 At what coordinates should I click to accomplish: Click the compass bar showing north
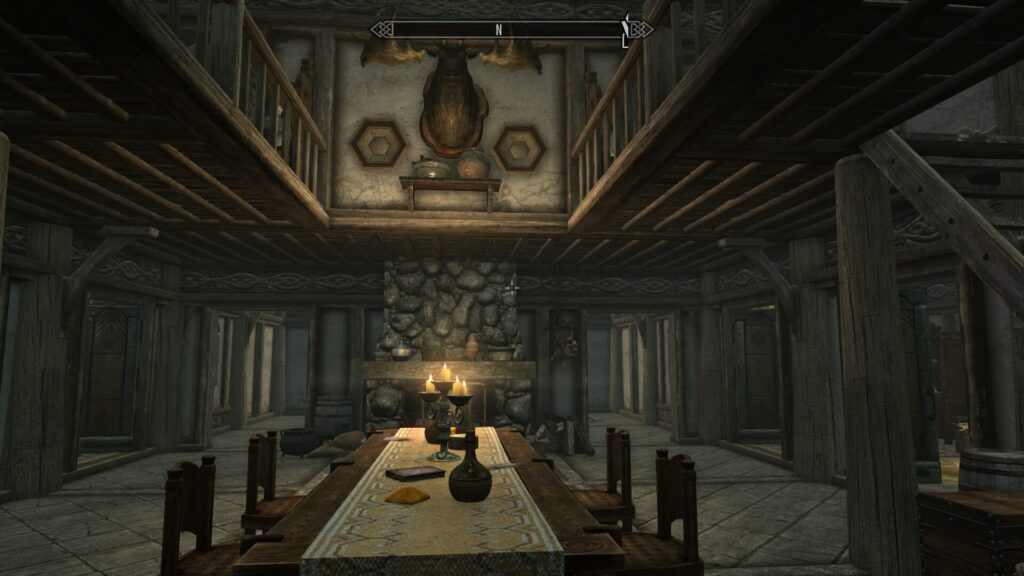coord(511,29)
